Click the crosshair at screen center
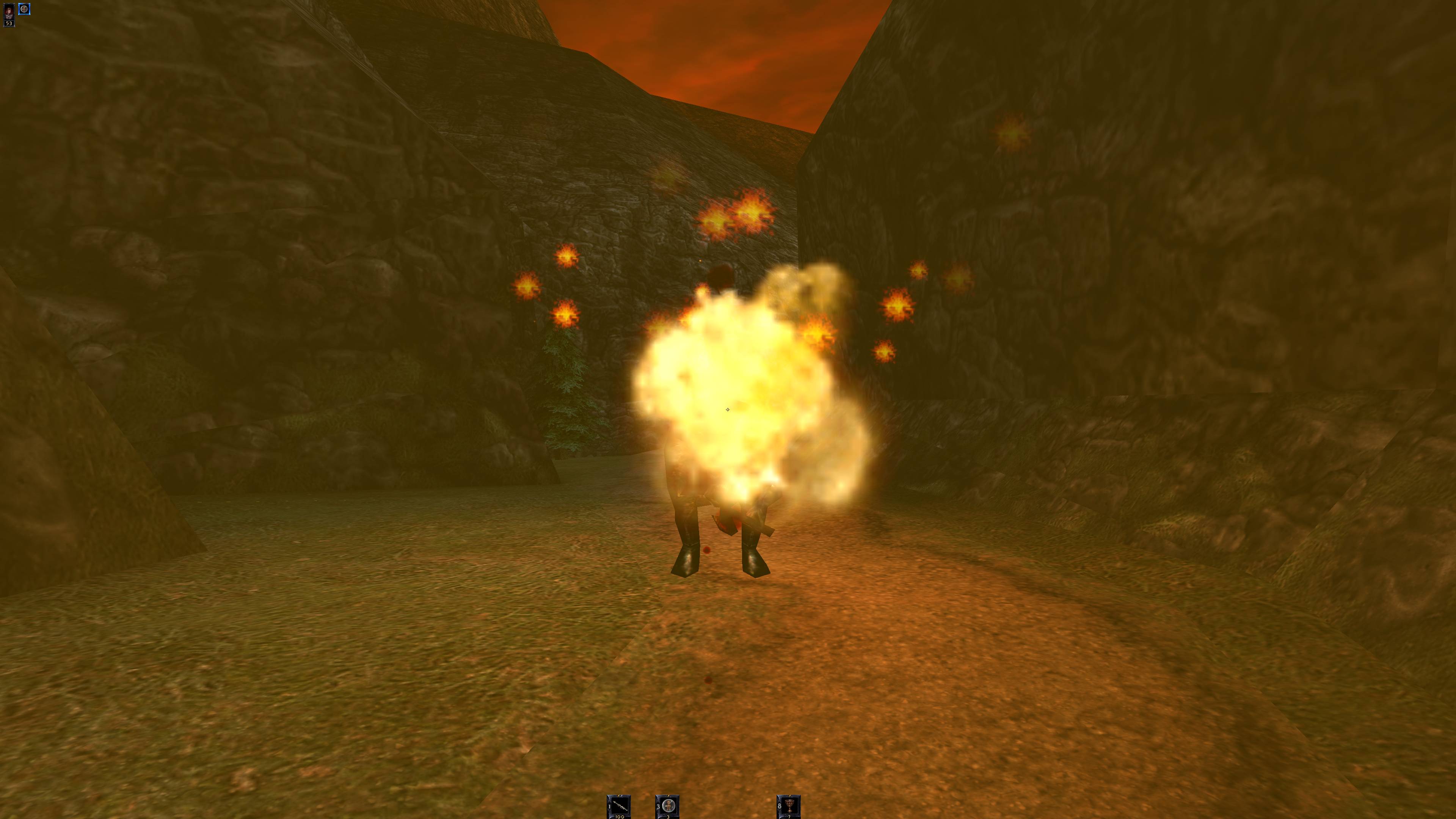Image resolution: width=1456 pixels, height=819 pixels. coord(728,409)
